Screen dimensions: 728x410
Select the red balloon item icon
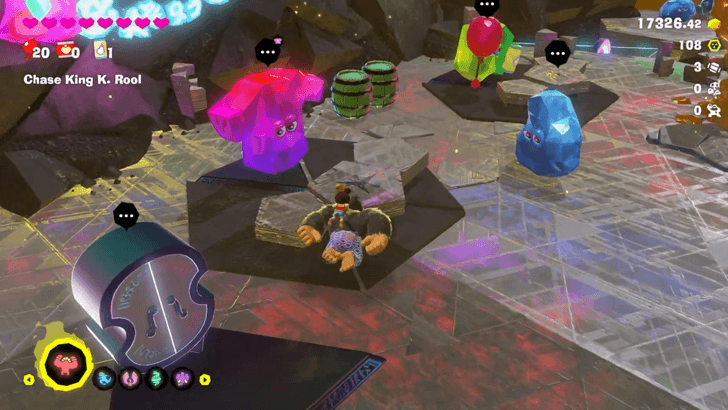[x=29, y=51]
